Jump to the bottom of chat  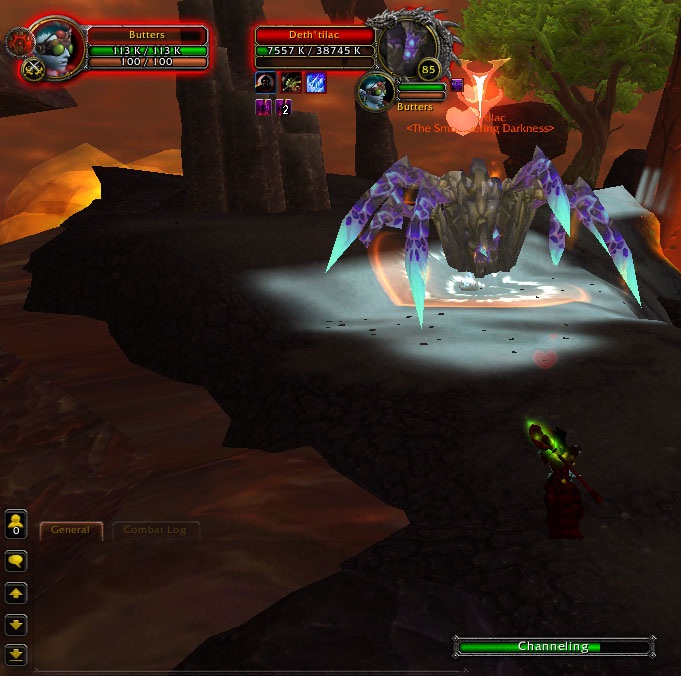pyautogui.click(x=16, y=655)
